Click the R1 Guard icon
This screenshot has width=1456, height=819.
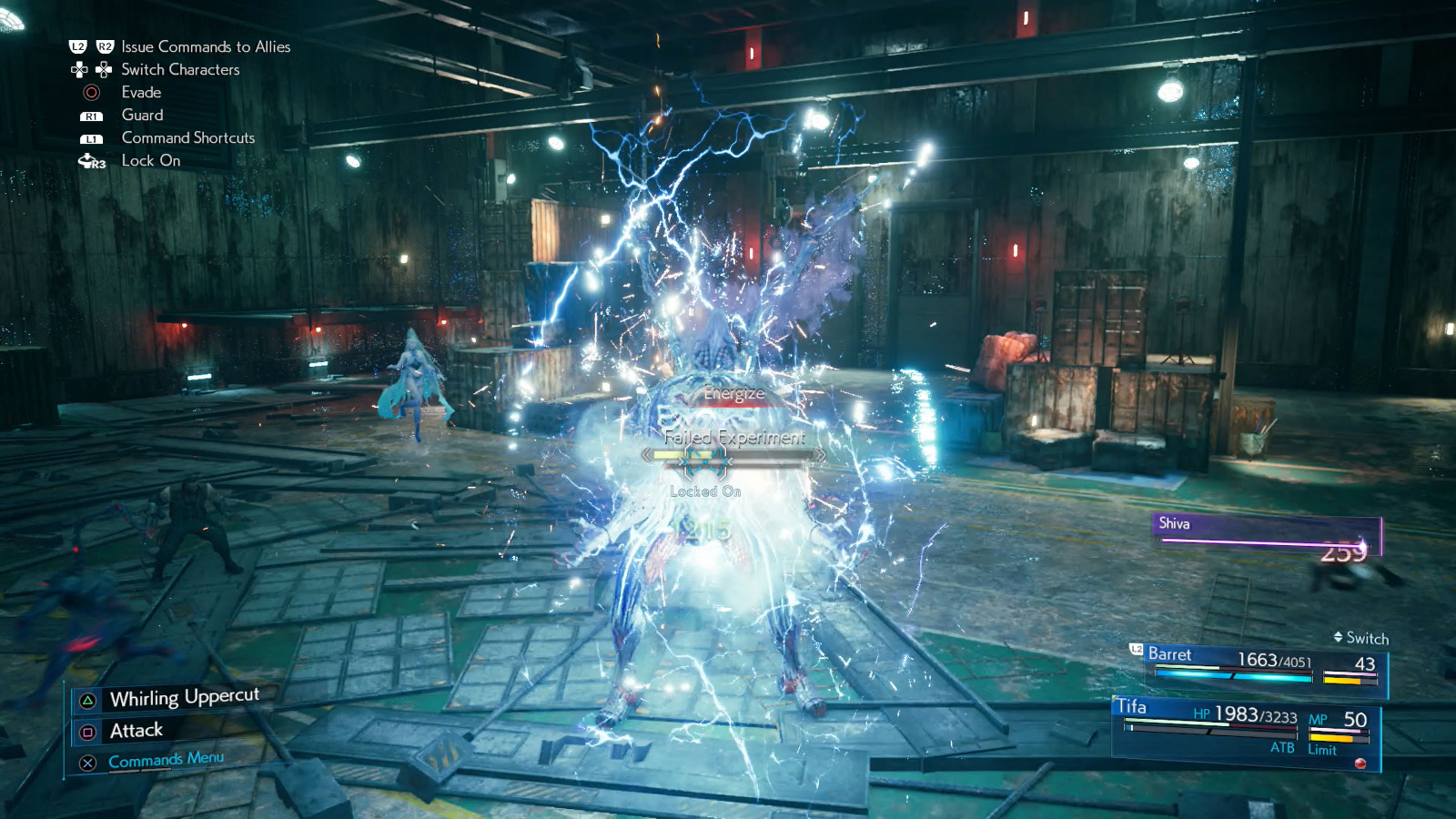coord(90,115)
